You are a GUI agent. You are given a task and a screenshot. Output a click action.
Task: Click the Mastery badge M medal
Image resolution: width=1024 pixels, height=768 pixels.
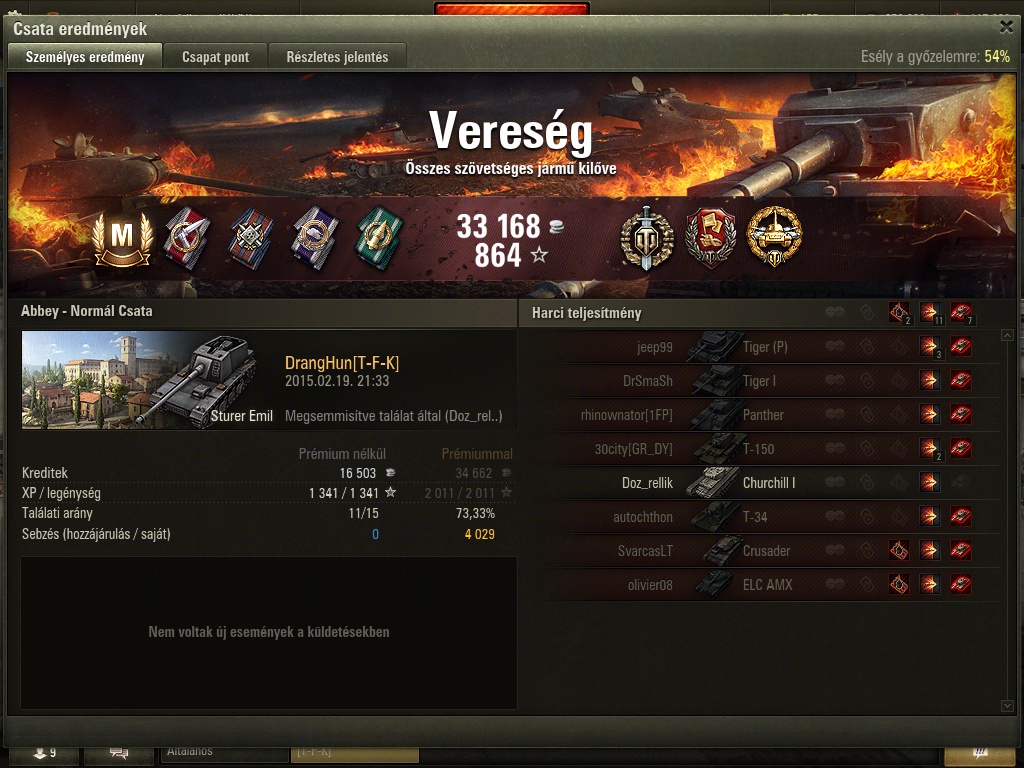click(x=121, y=238)
